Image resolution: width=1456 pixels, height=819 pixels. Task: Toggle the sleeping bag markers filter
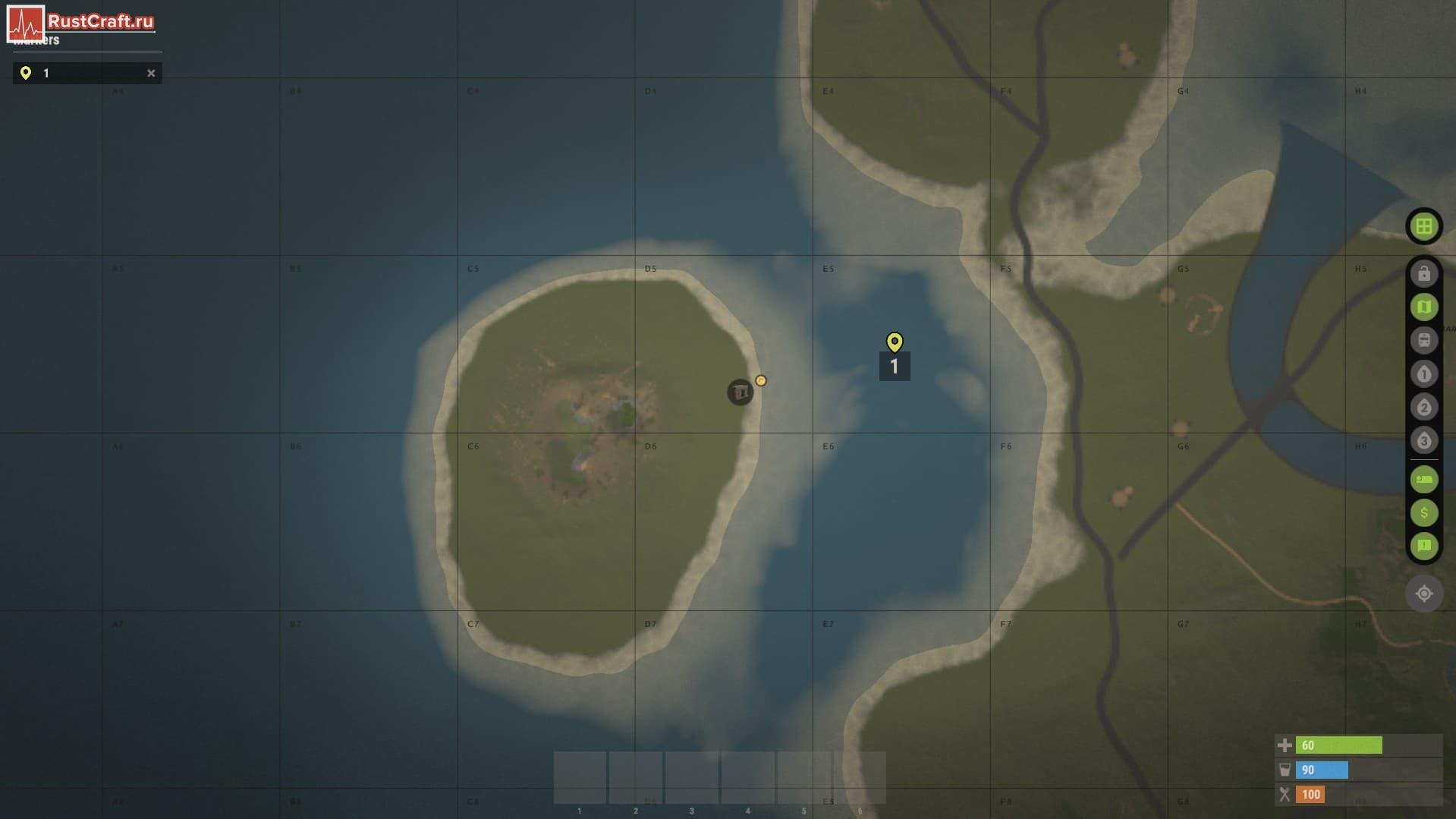tap(1423, 480)
